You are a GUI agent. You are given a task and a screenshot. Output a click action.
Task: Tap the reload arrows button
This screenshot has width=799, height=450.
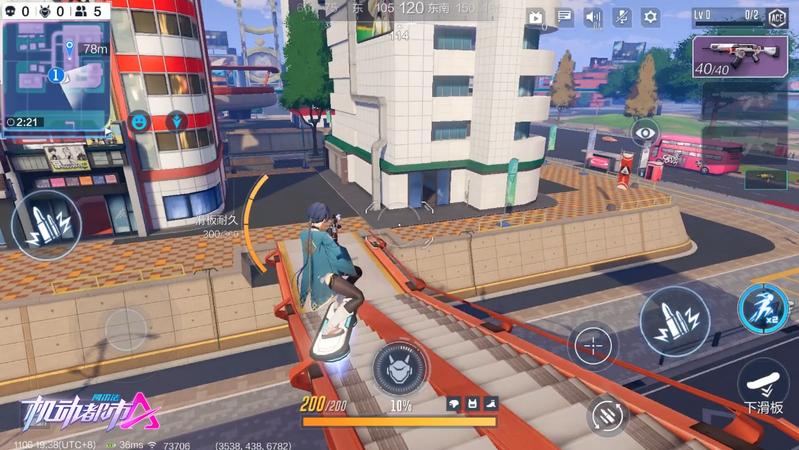[x=607, y=415]
